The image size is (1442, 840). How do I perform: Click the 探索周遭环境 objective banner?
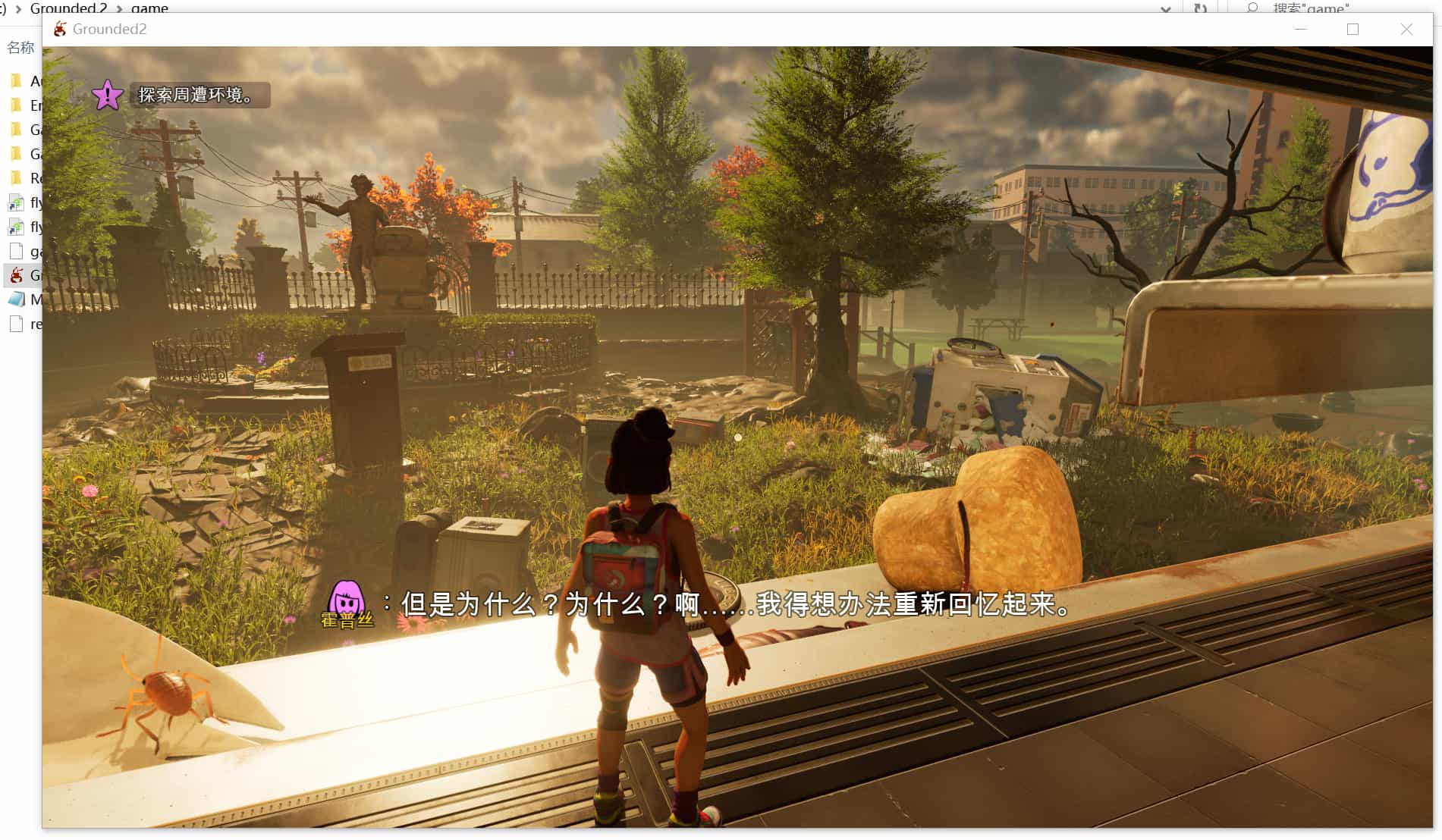[200, 96]
